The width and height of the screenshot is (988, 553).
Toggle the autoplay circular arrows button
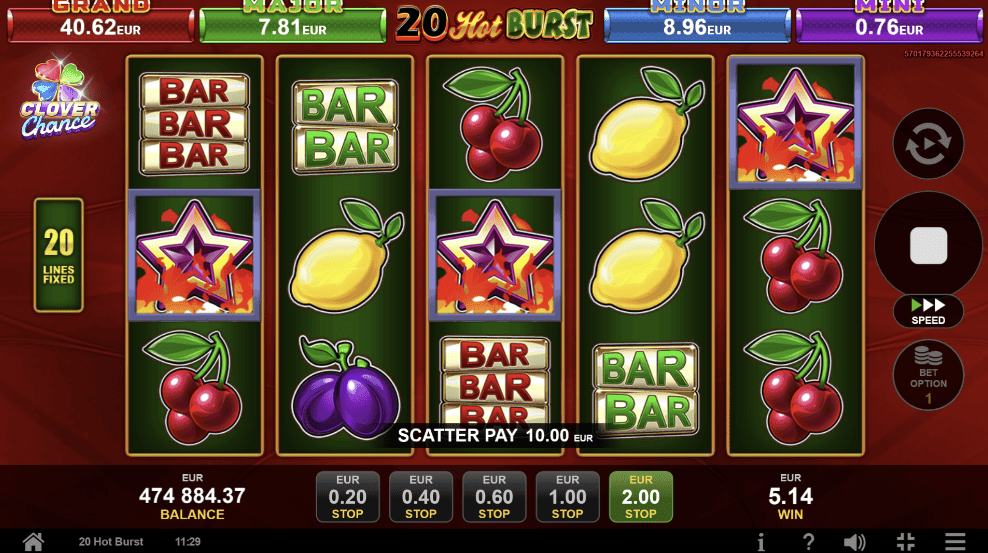click(x=928, y=144)
